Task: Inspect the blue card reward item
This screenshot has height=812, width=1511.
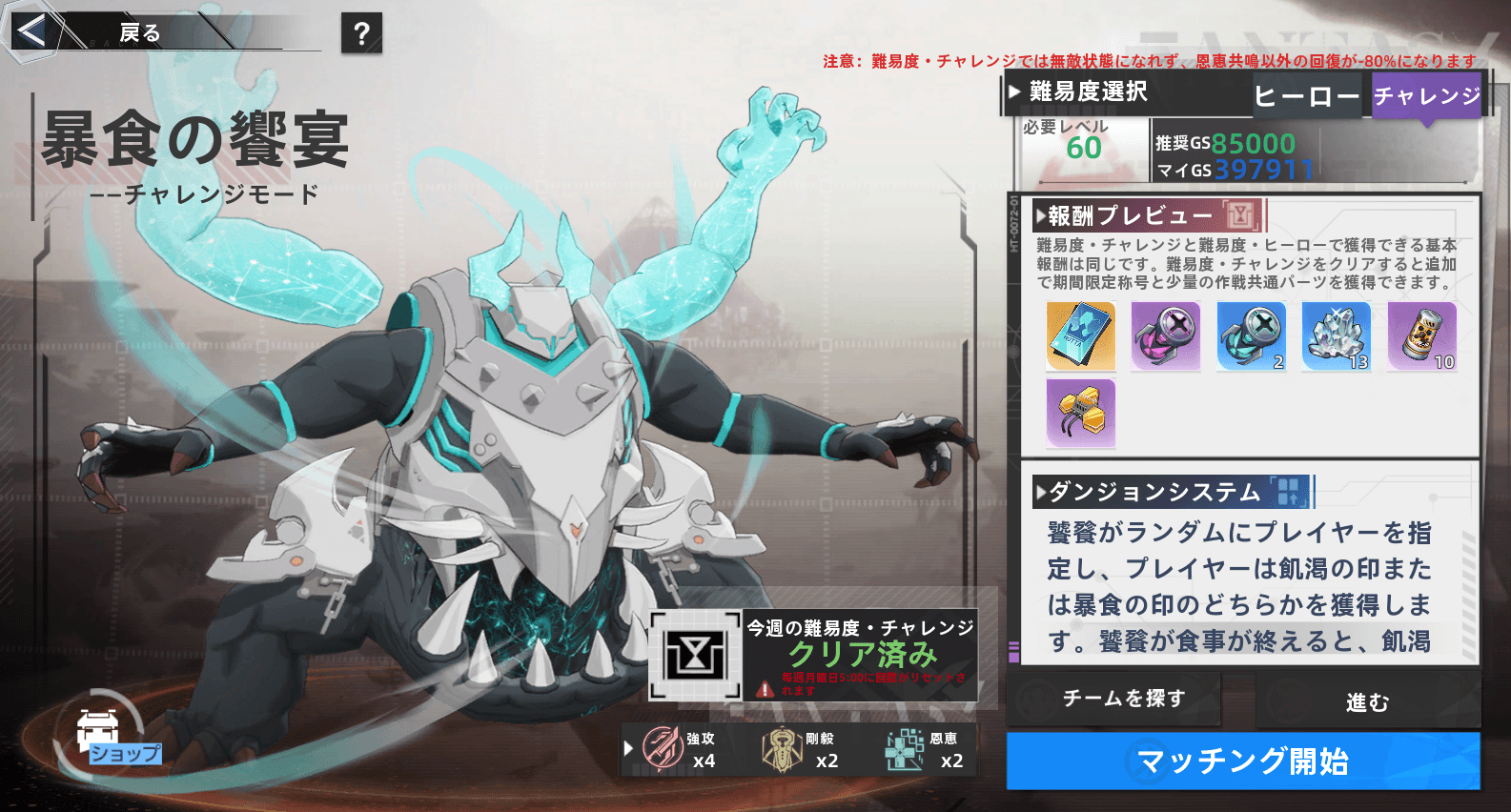Action: (x=1080, y=336)
